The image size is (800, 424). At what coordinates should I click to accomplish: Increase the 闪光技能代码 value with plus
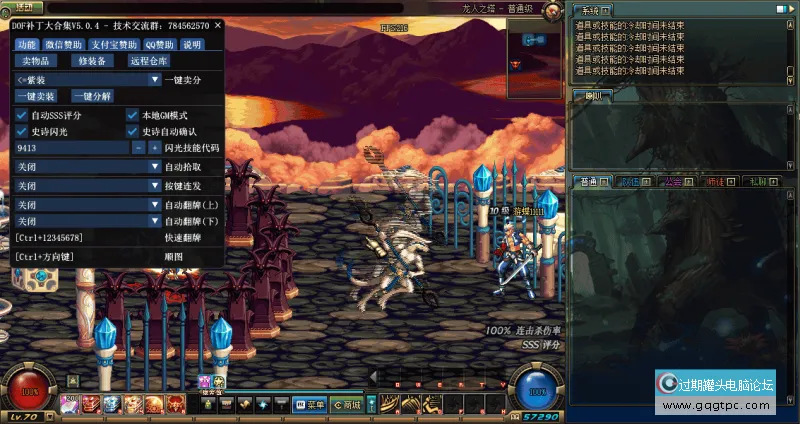click(x=155, y=148)
